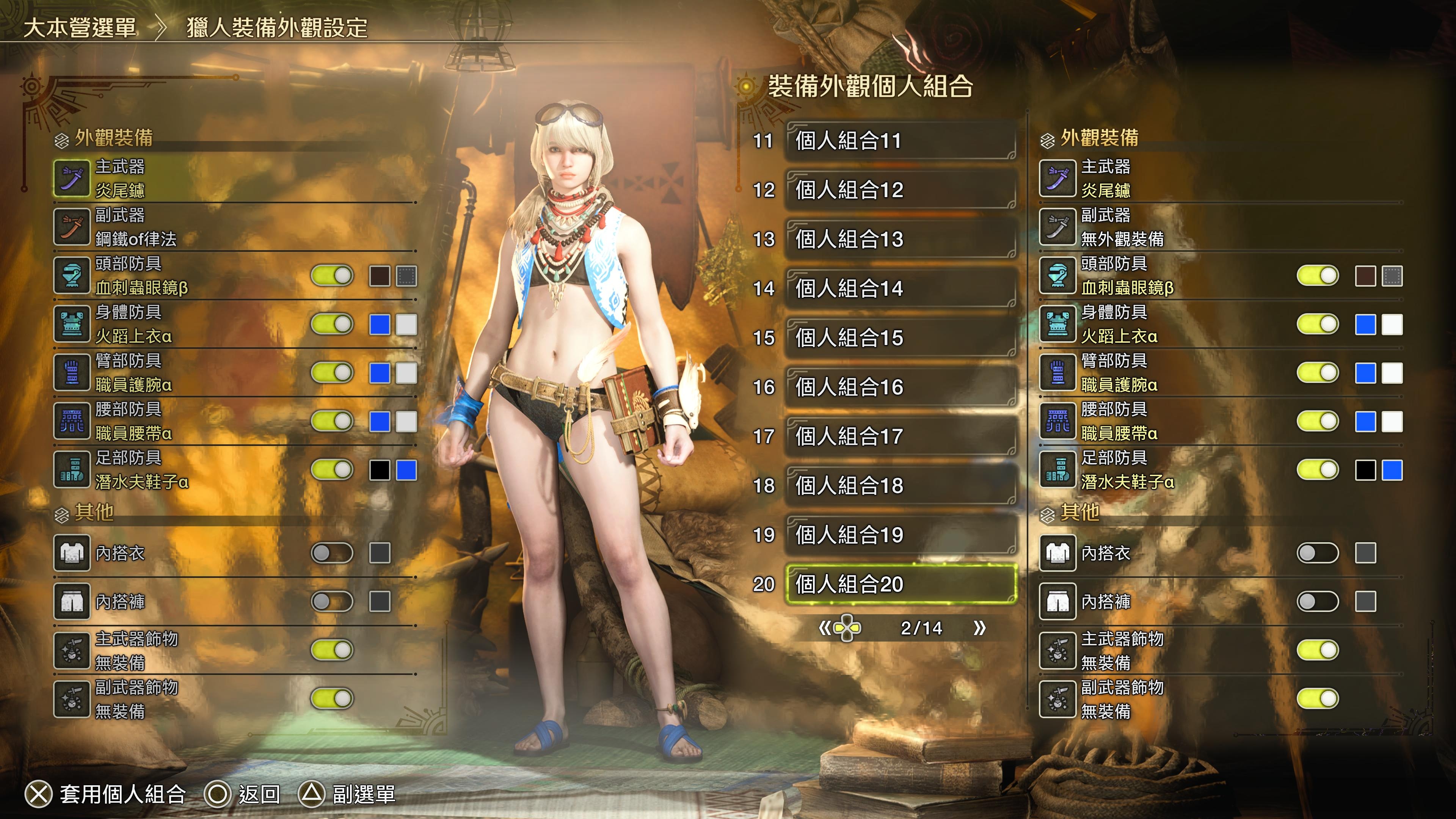Click the highlighted 個人組合20 loadout
Screen dimensions: 1456x819
pyautogui.click(x=901, y=584)
